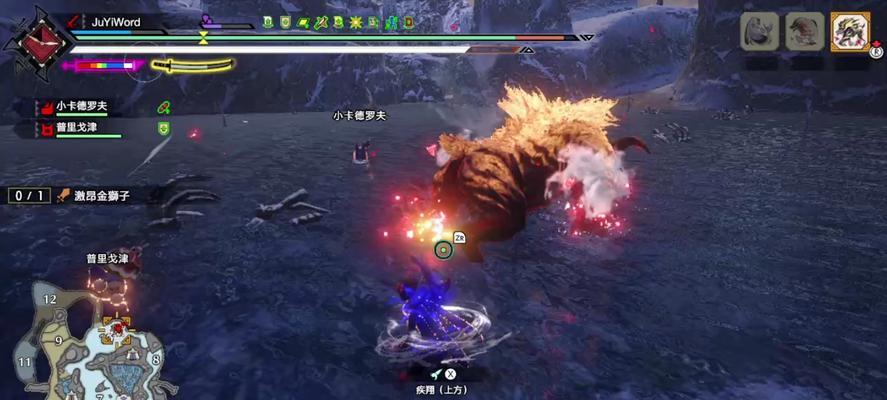Select the middle large monster icon
The width and height of the screenshot is (887, 400).
coord(804,32)
